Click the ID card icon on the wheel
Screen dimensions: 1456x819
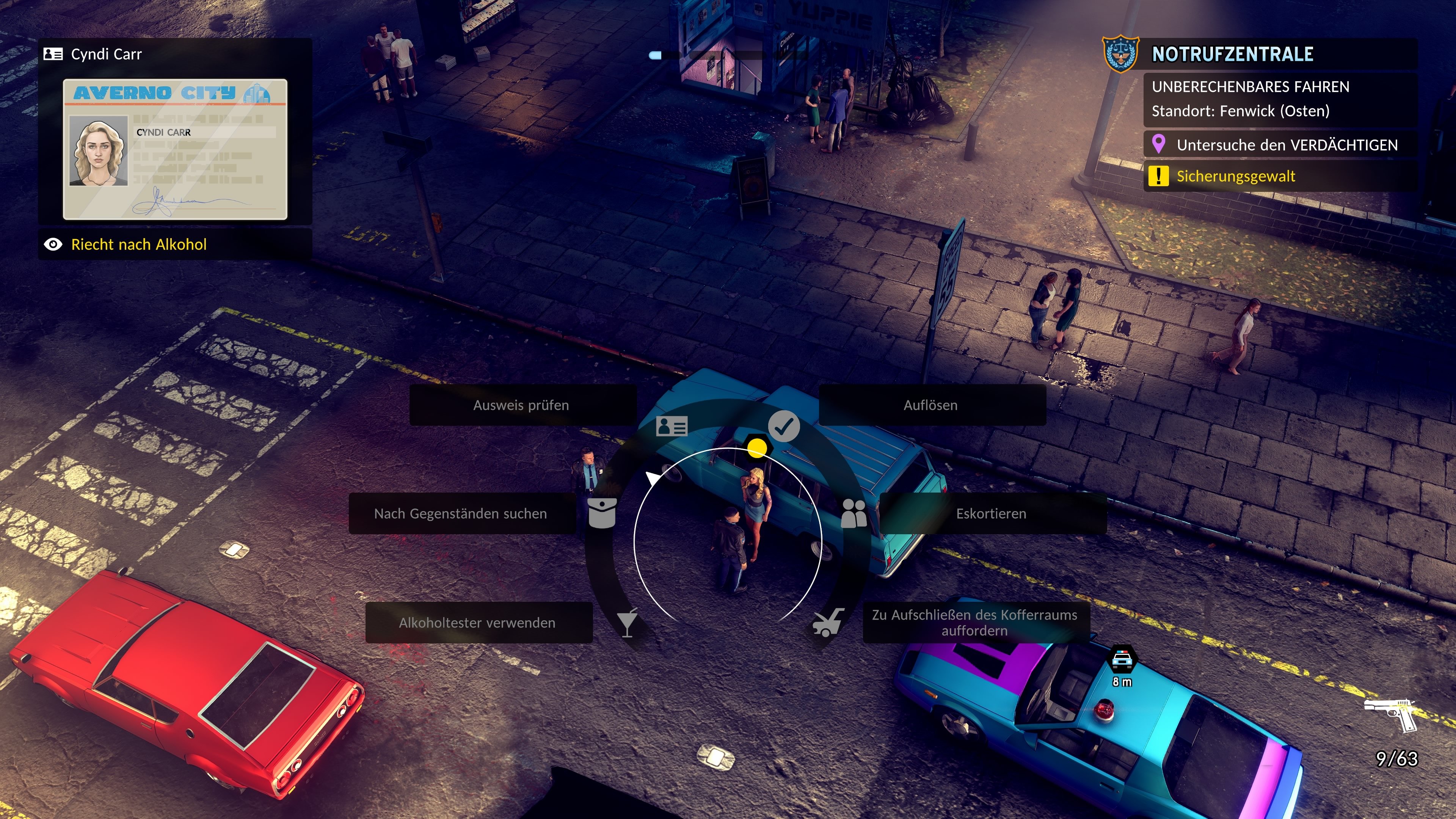[672, 426]
